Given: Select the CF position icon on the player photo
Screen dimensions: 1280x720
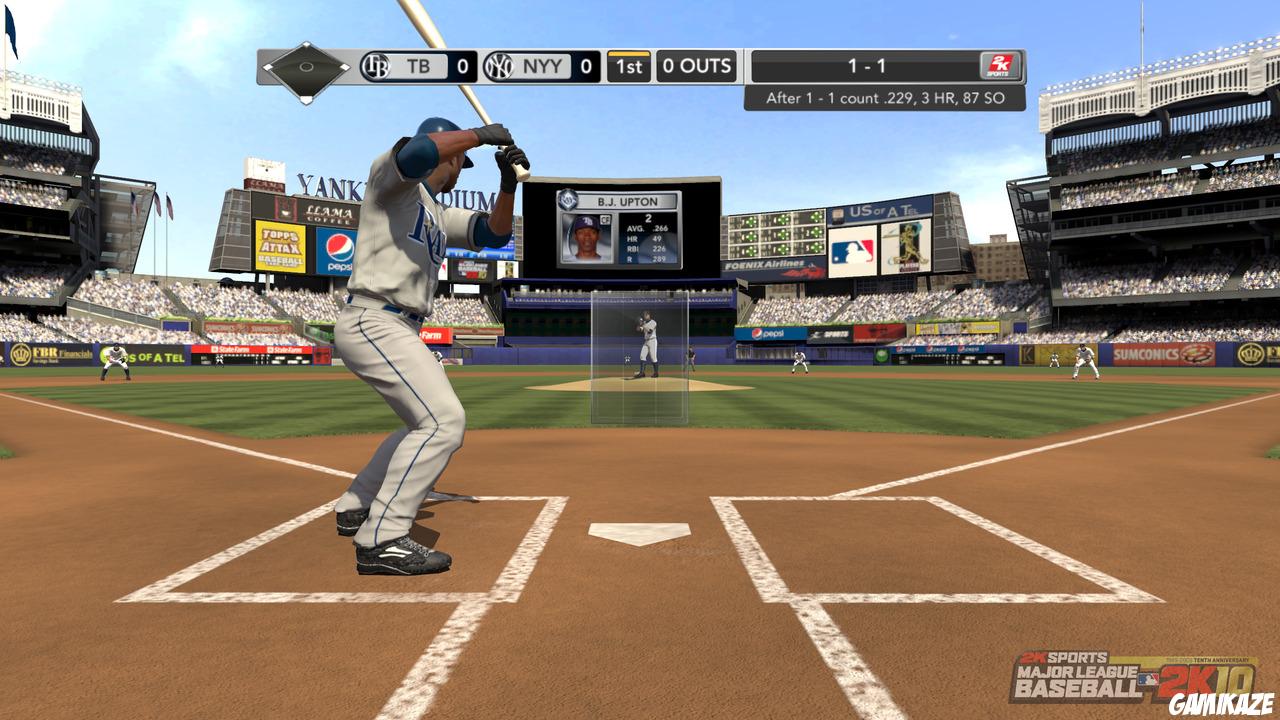Looking at the screenshot, I should pos(606,219).
